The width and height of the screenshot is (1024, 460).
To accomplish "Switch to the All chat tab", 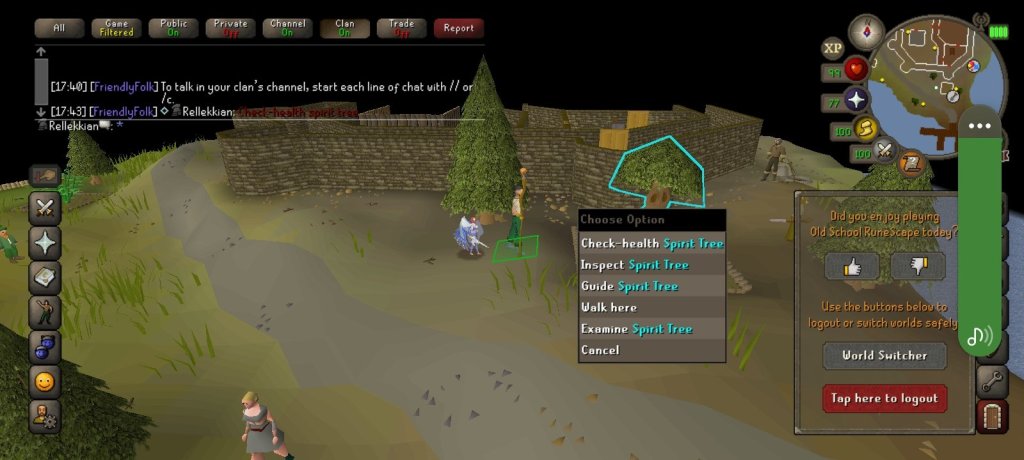I will pyautogui.click(x=59, y=28).
